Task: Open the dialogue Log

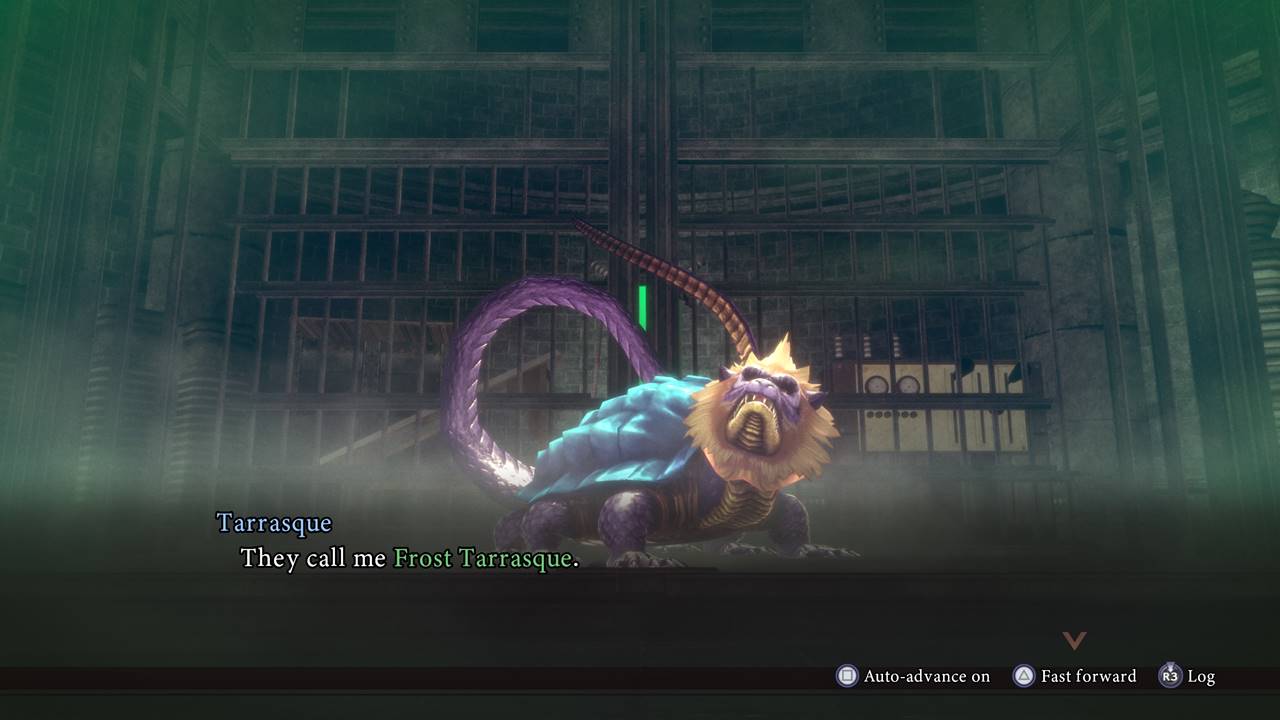Action: coord(1187,676)
